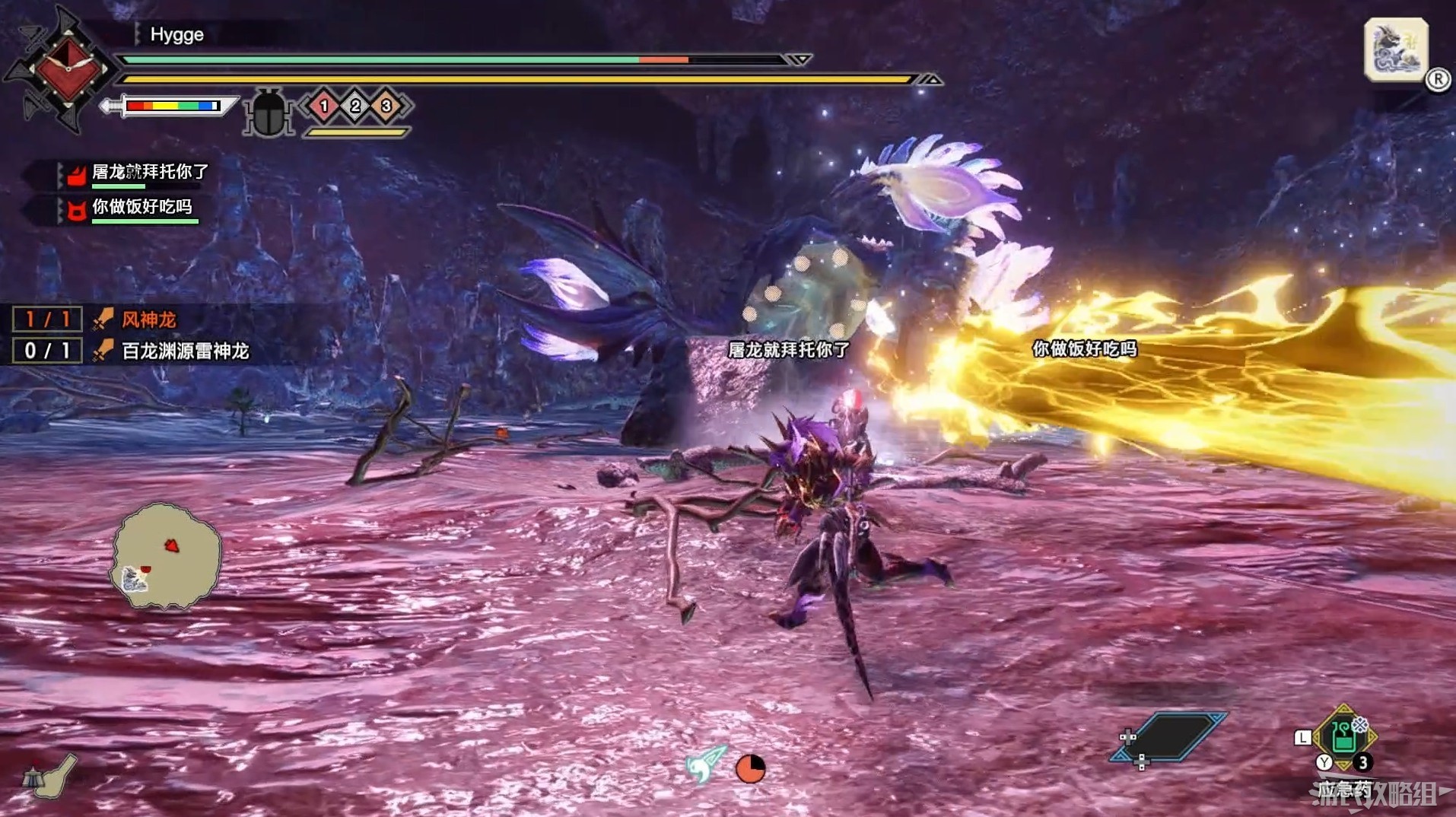
Task: Select party member 你做饭好吃吗 in the list
Action: [141, 207]
